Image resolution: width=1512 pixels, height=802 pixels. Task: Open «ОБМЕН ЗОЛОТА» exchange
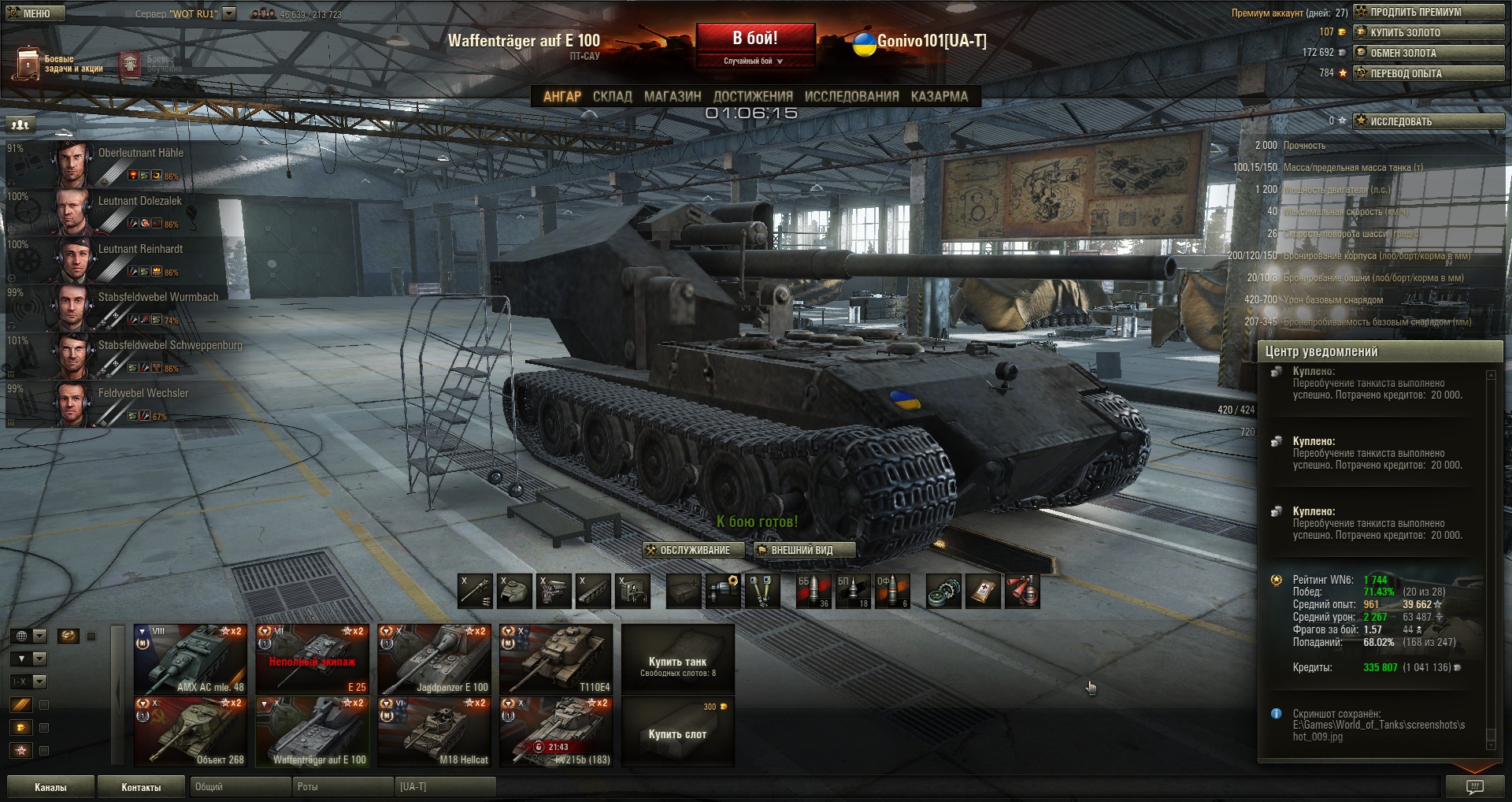point(1429,53)
